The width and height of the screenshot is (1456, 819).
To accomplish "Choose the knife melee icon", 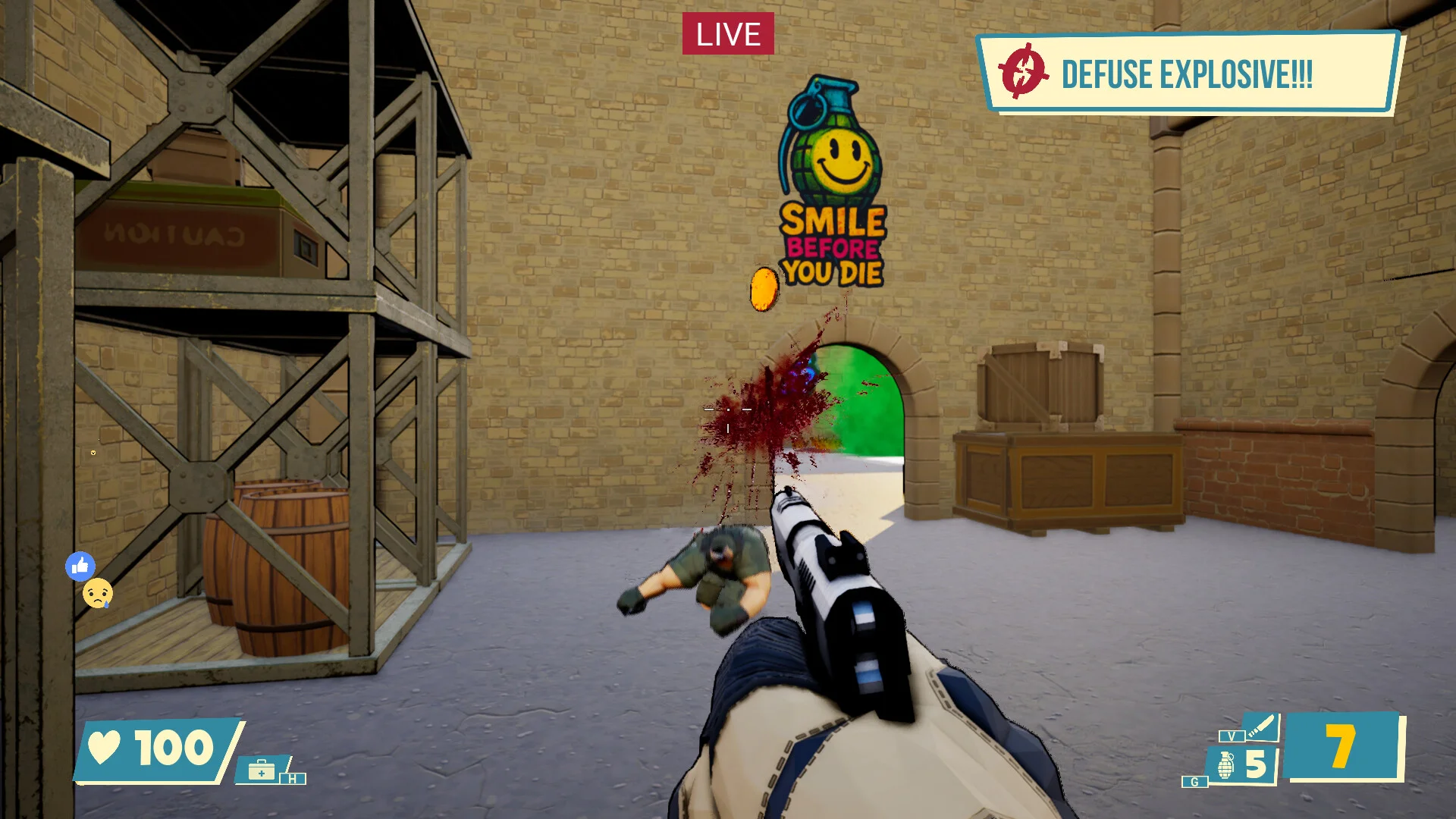I will pyautogui.click(x=1262, y=727).
